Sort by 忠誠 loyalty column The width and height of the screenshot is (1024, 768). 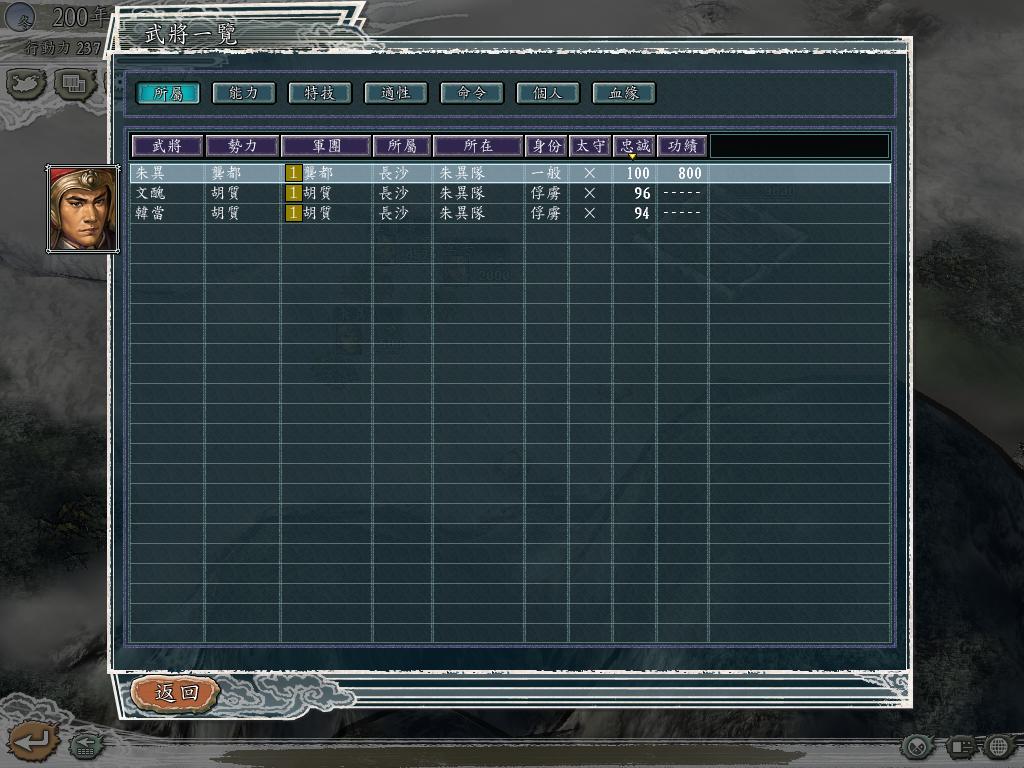(x=634, y=146)
